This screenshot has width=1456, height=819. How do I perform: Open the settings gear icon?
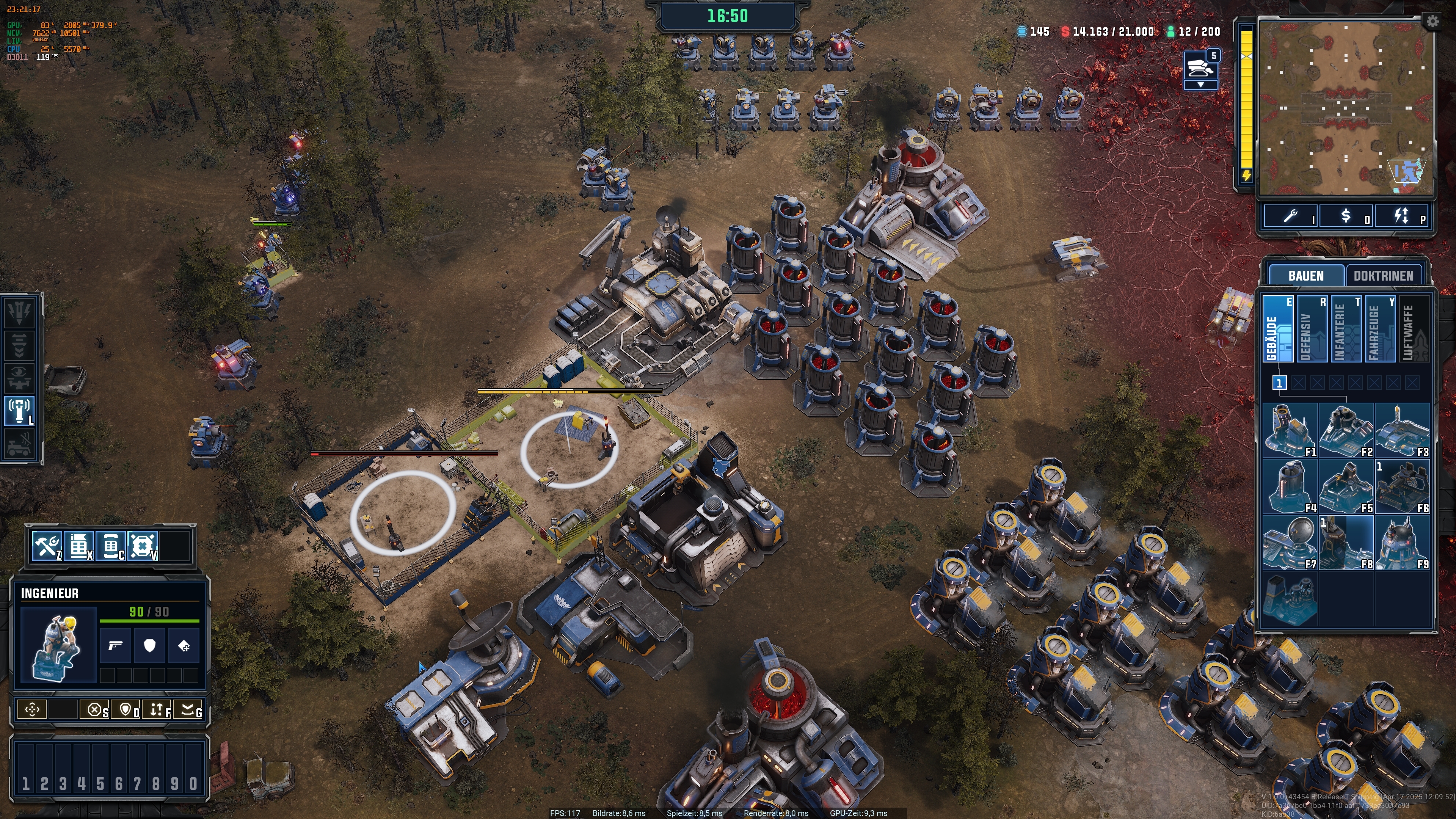coord(1432,22)
